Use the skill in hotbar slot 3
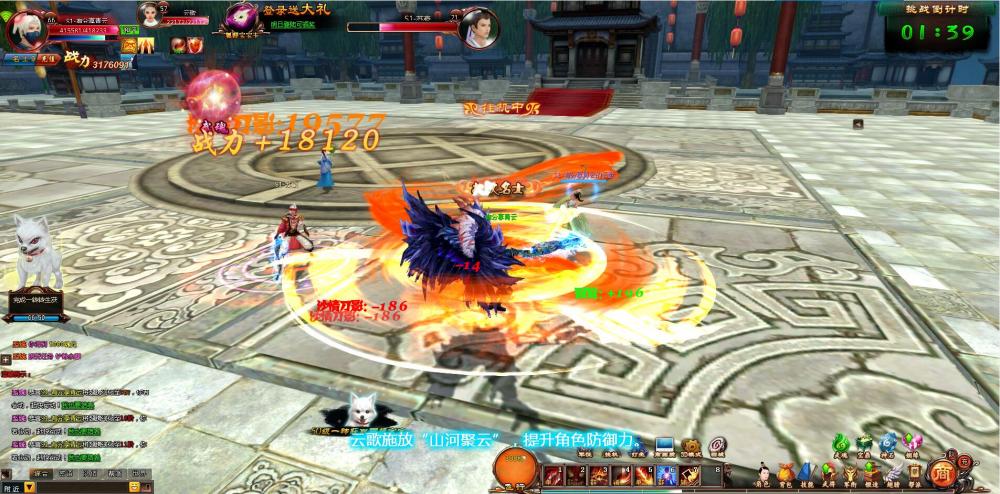This screenshot has width=1000, height=494. point(599,475)
